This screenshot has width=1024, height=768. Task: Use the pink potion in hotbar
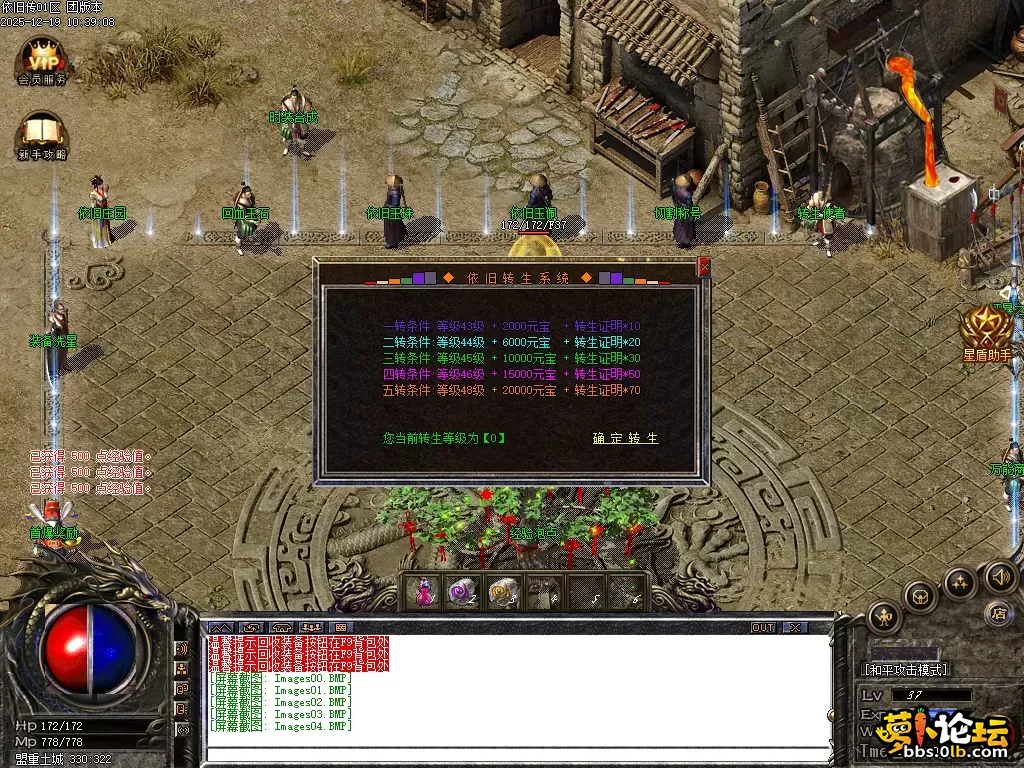pos(425,592)
